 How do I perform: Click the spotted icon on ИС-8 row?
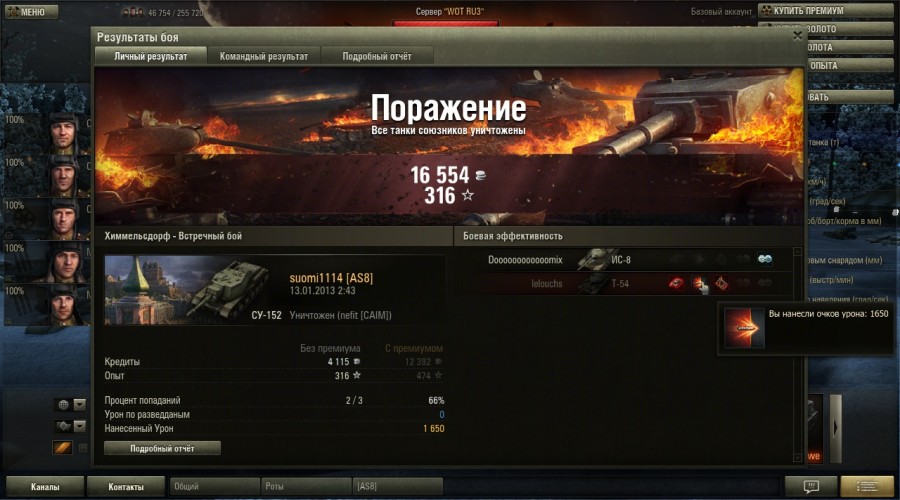coord(765,260)
